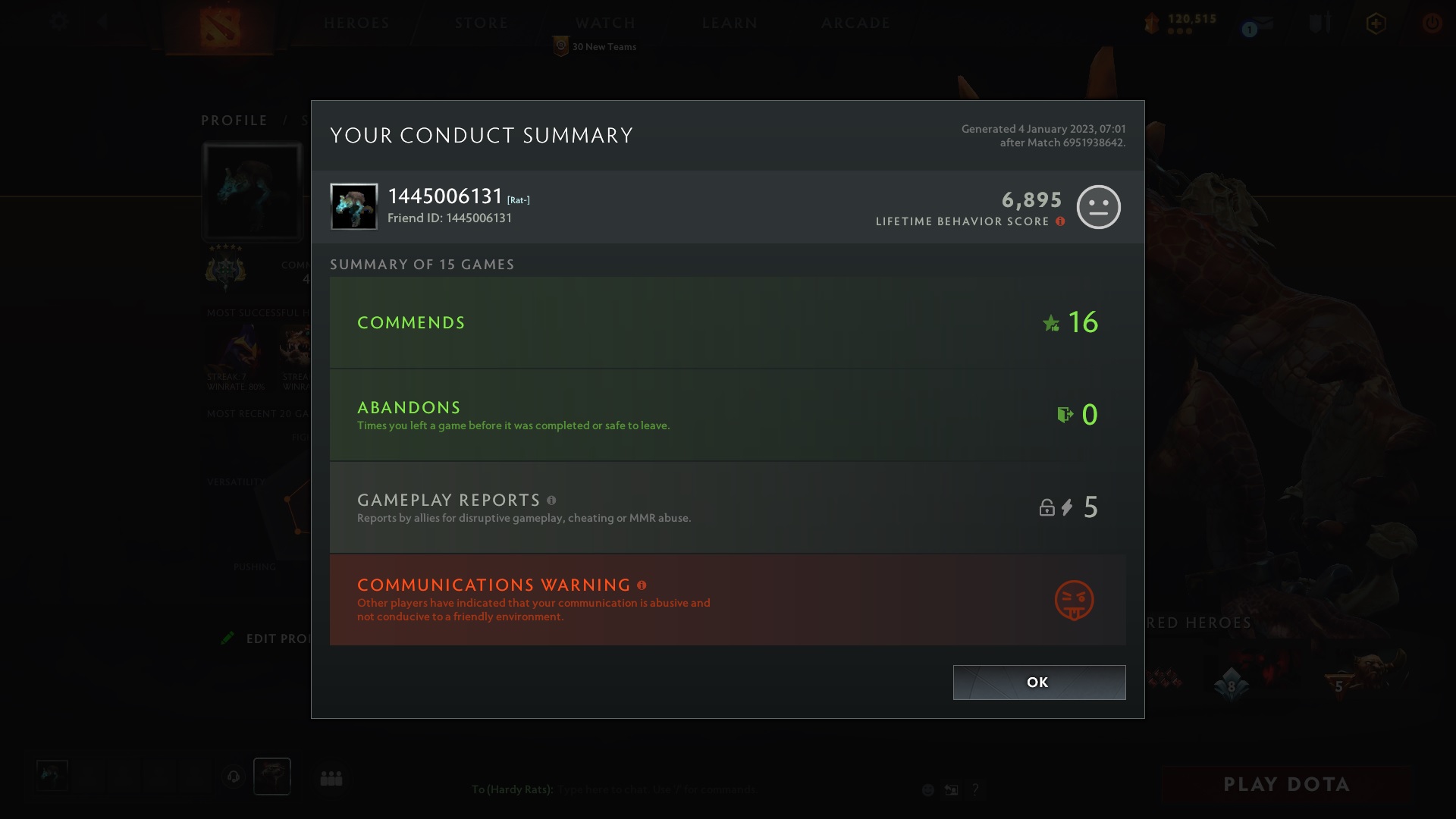Open help via the question mark icon
Screen dimensions: 1456x819
click(975, 789)
